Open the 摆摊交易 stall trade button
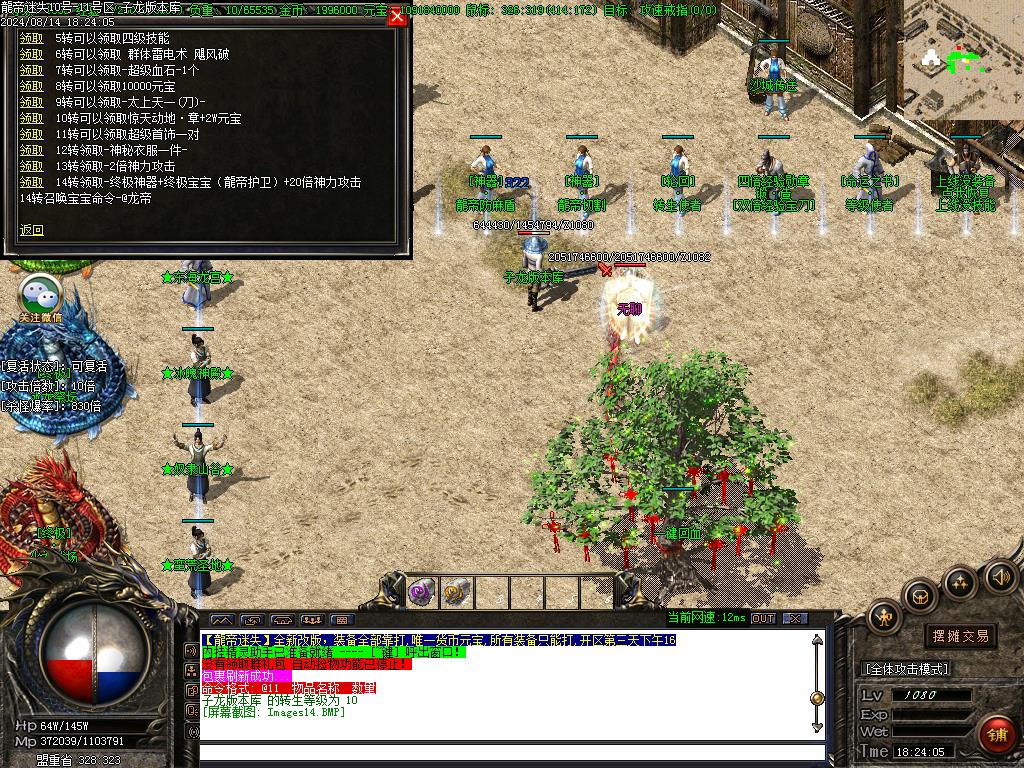Screen dimensions: 1024x768 tap(960, 636)
